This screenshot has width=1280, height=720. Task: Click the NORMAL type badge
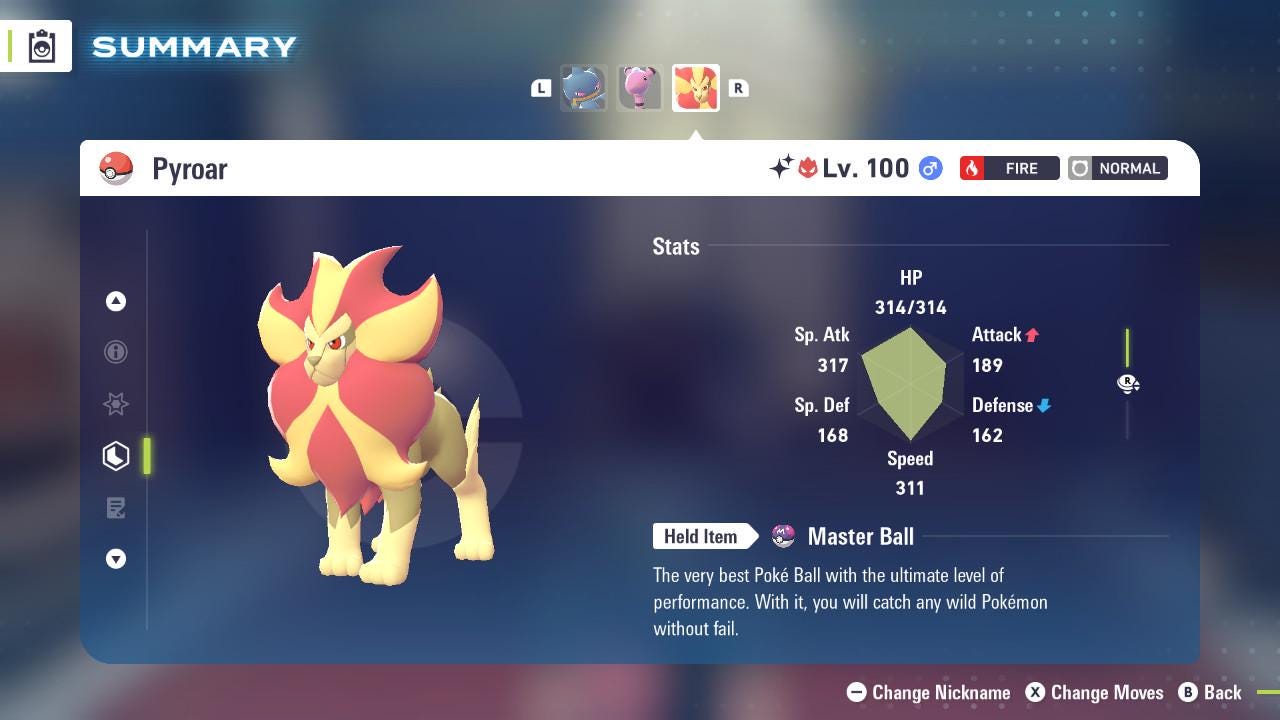1117,168
